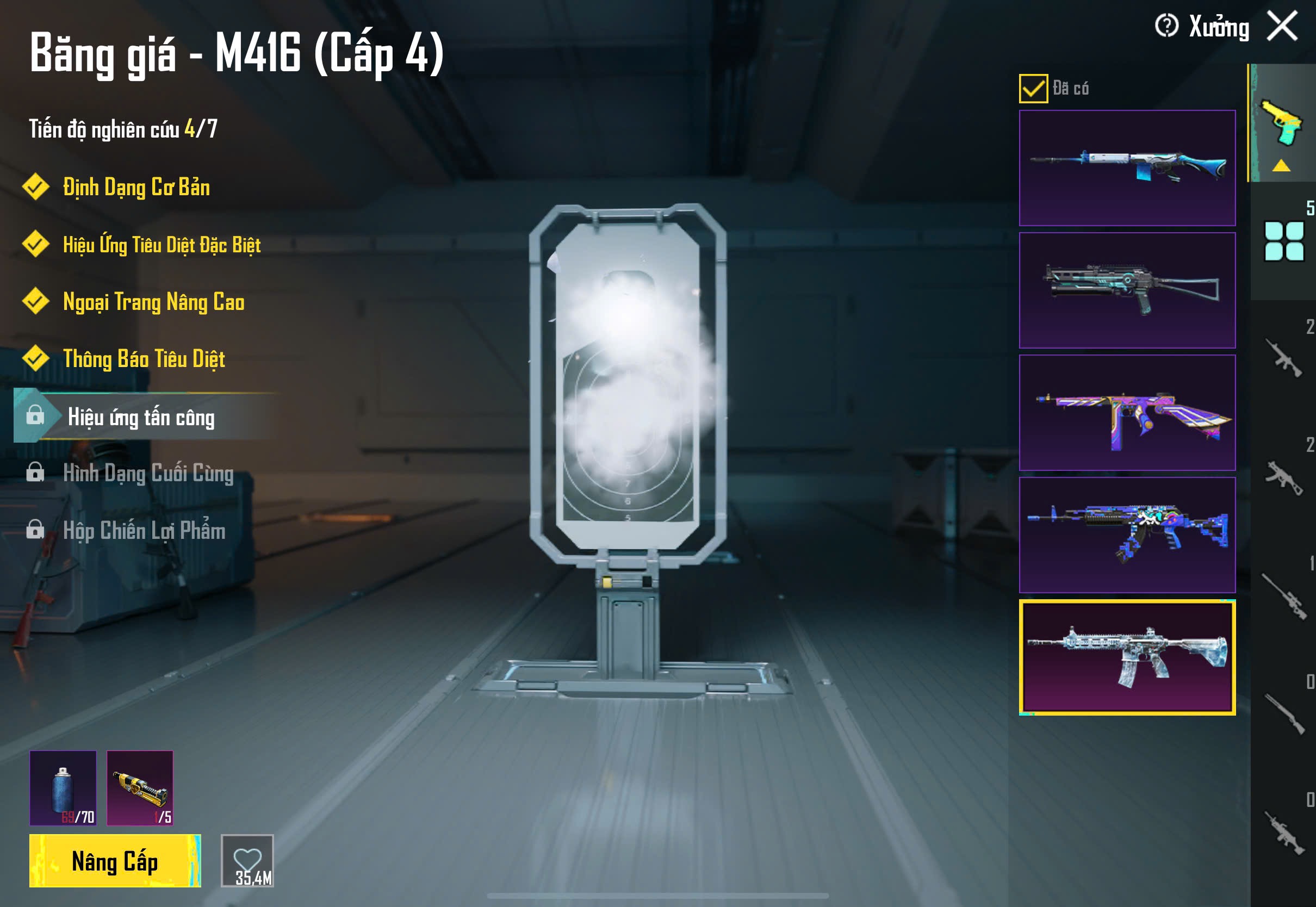Image resolution: width=1316 pixels, height=907 pixels.
Task: Select the yellow gun material slot
Action: tap(140, 788)
